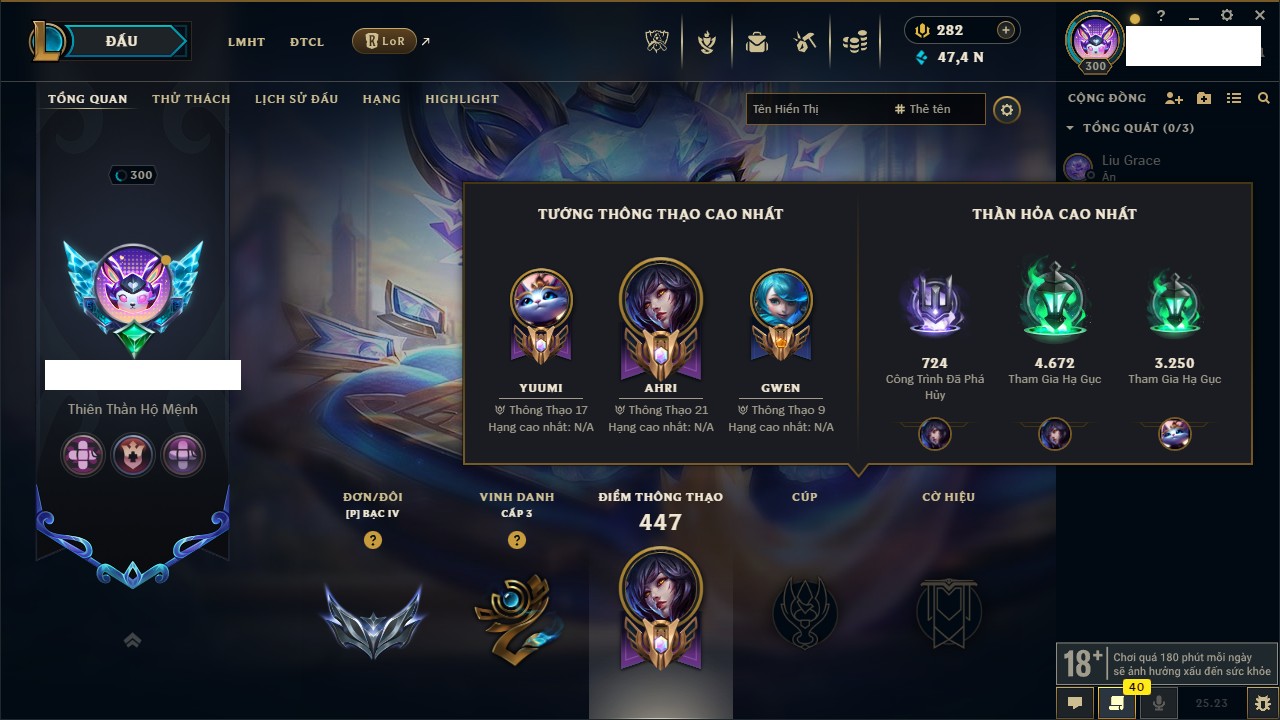Select Liu Grace in friends list
1280x720 pixels.
pos(1130,161)
